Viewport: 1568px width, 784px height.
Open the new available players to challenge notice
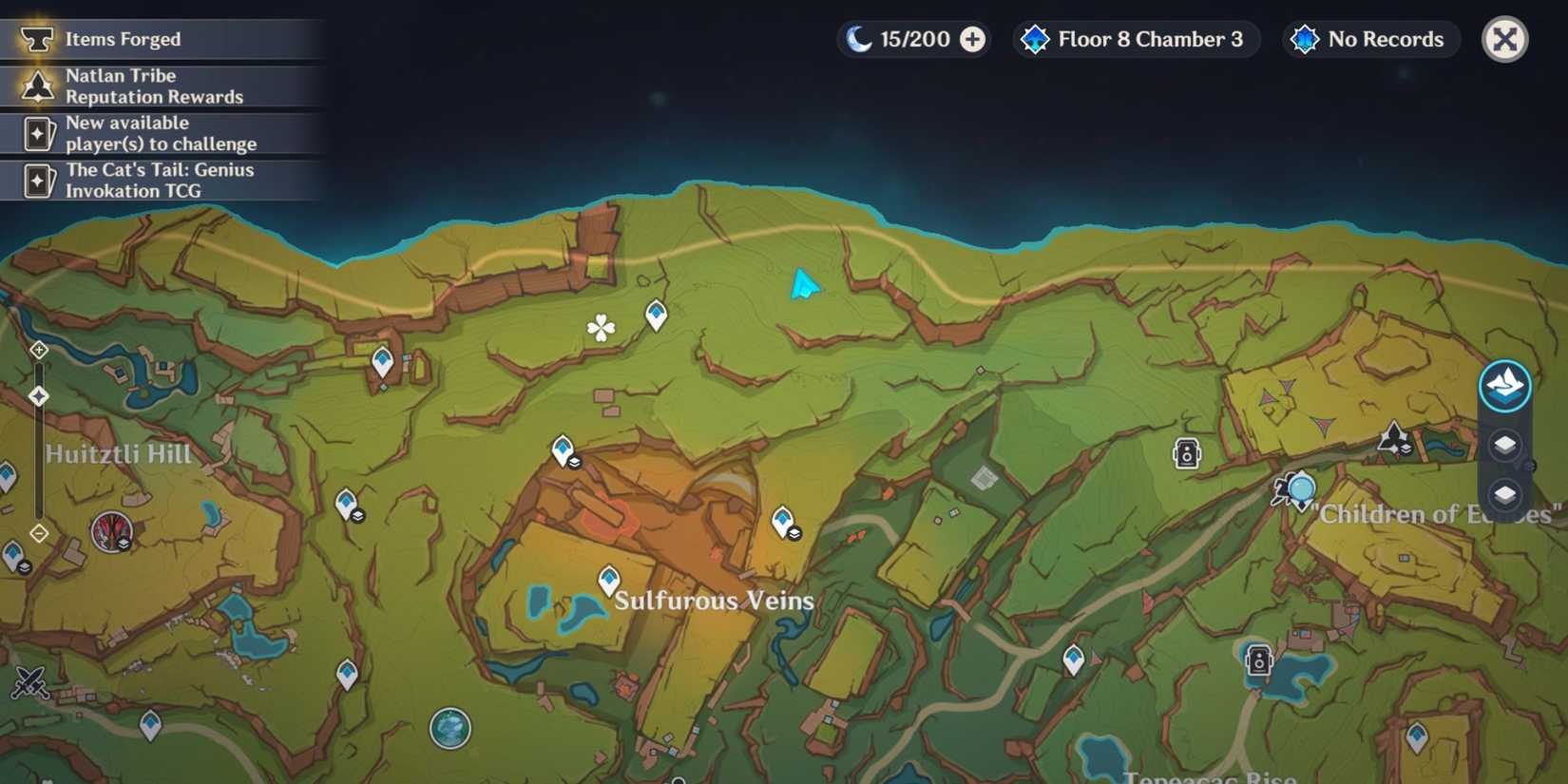162,133
